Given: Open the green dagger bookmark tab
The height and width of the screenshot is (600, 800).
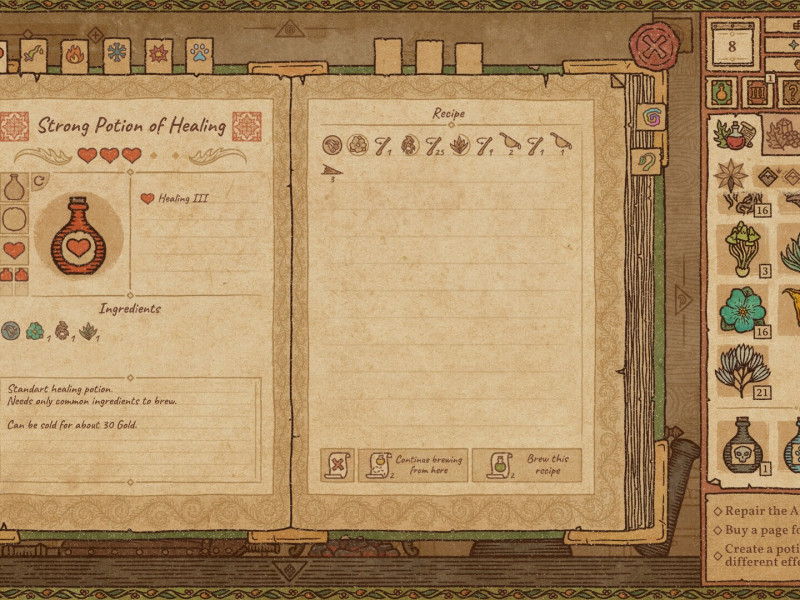Looking at the screenshot, I should point(33,55).
